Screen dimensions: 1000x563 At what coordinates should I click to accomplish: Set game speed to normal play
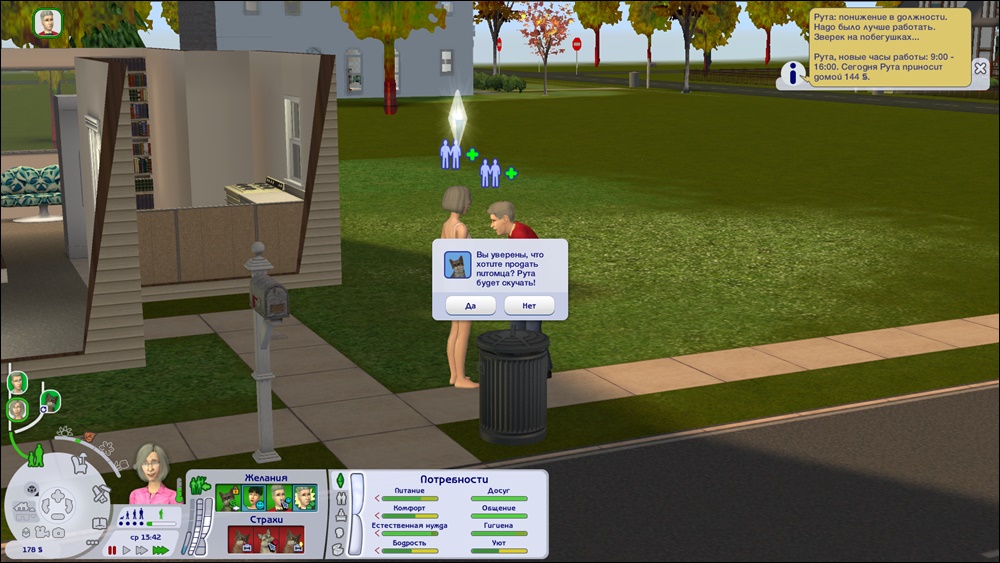point(127,550)
